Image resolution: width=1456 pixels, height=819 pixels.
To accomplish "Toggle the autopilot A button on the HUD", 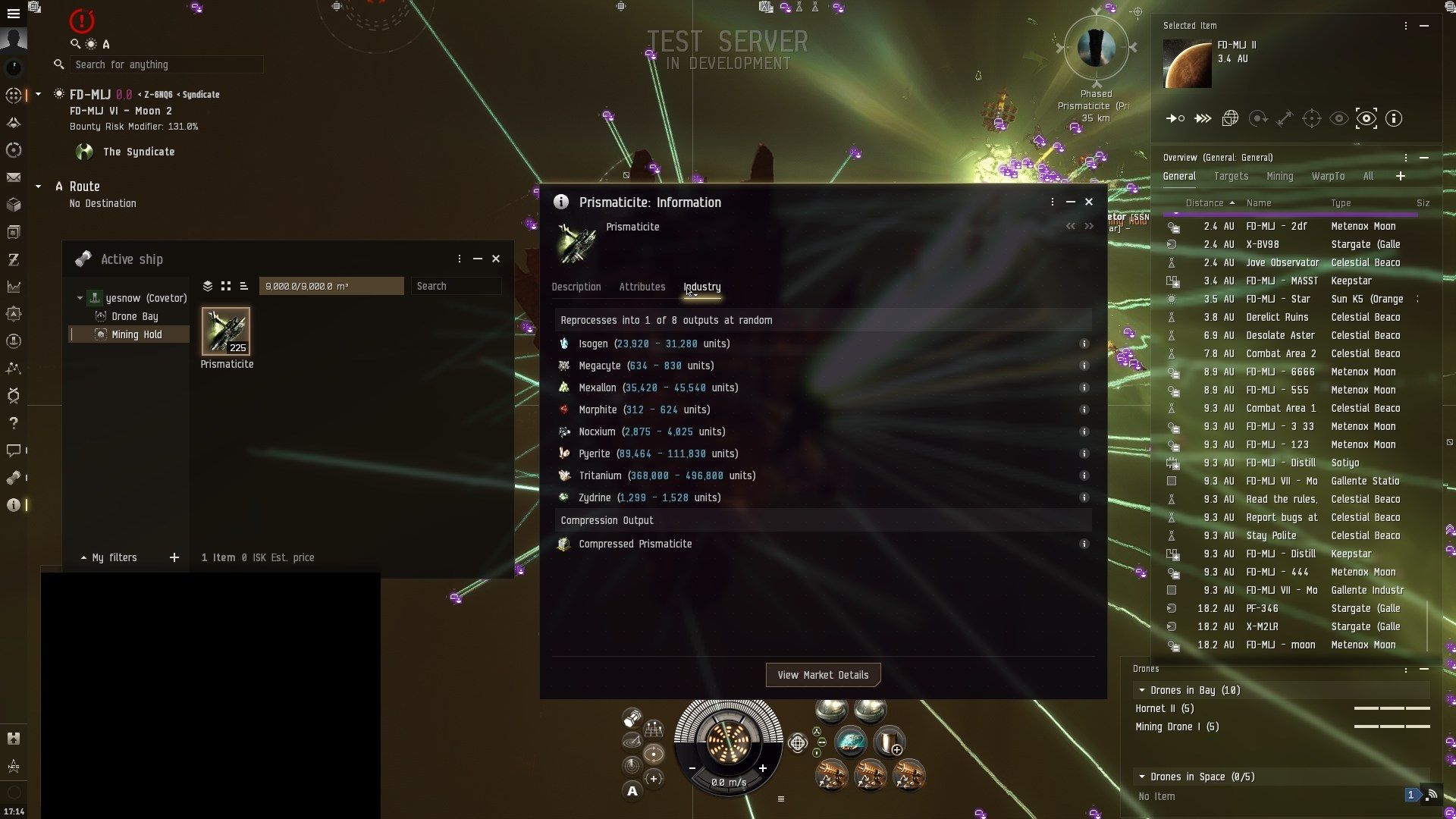I will click(632, 791).
